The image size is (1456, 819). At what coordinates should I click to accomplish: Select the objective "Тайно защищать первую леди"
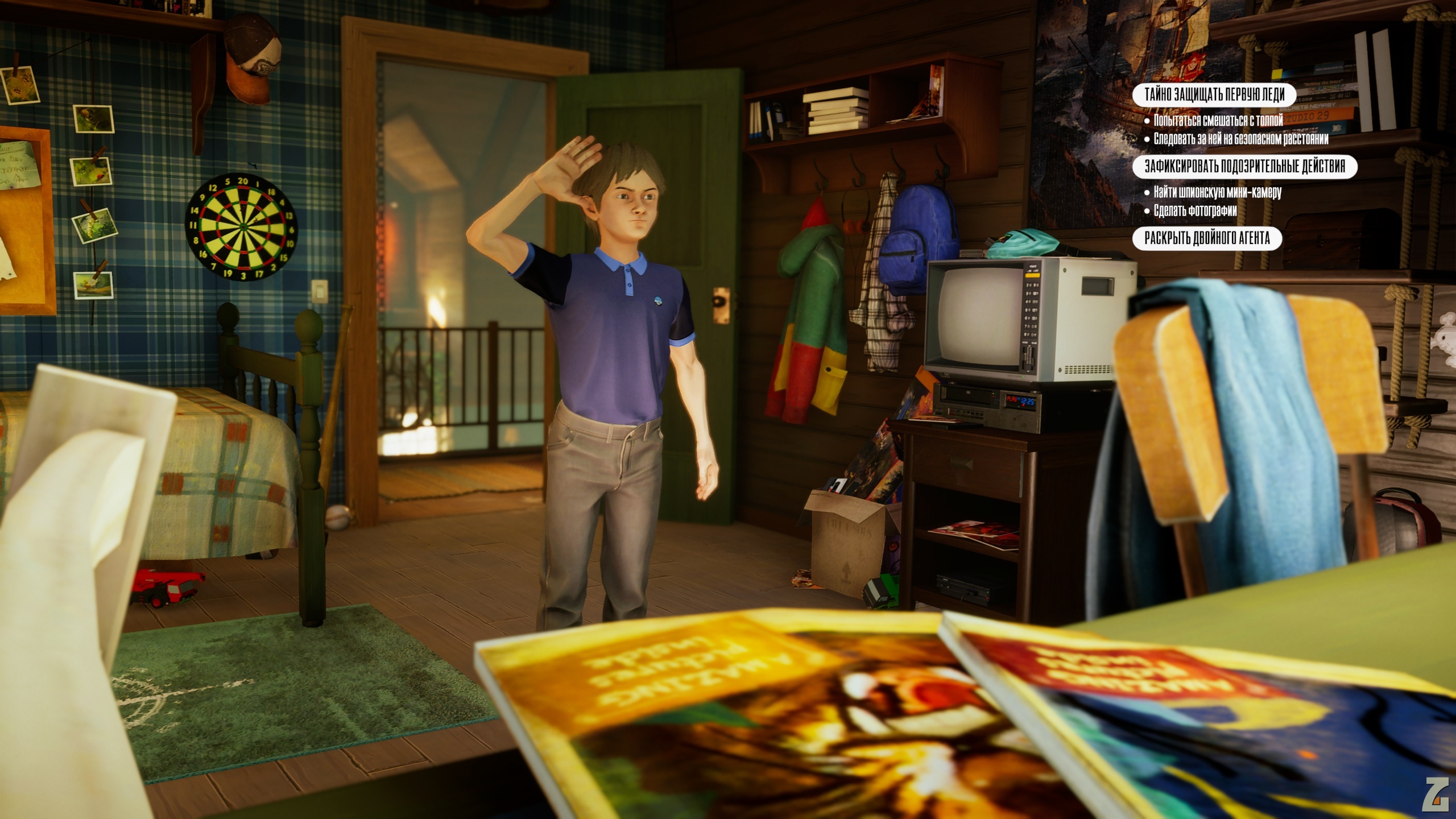point(1214,94)
